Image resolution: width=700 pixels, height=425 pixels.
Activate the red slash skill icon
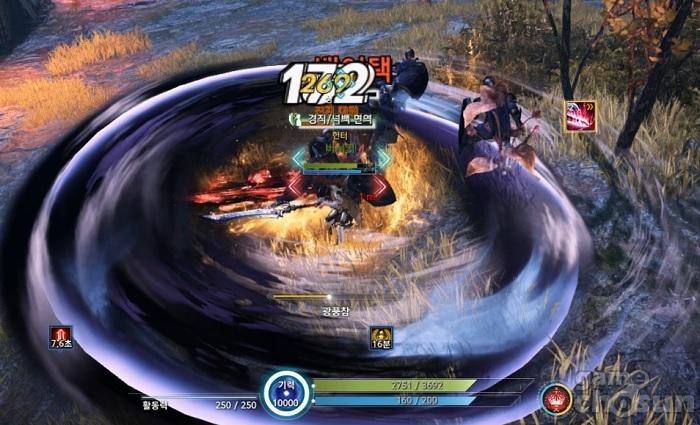coord(581,116)
